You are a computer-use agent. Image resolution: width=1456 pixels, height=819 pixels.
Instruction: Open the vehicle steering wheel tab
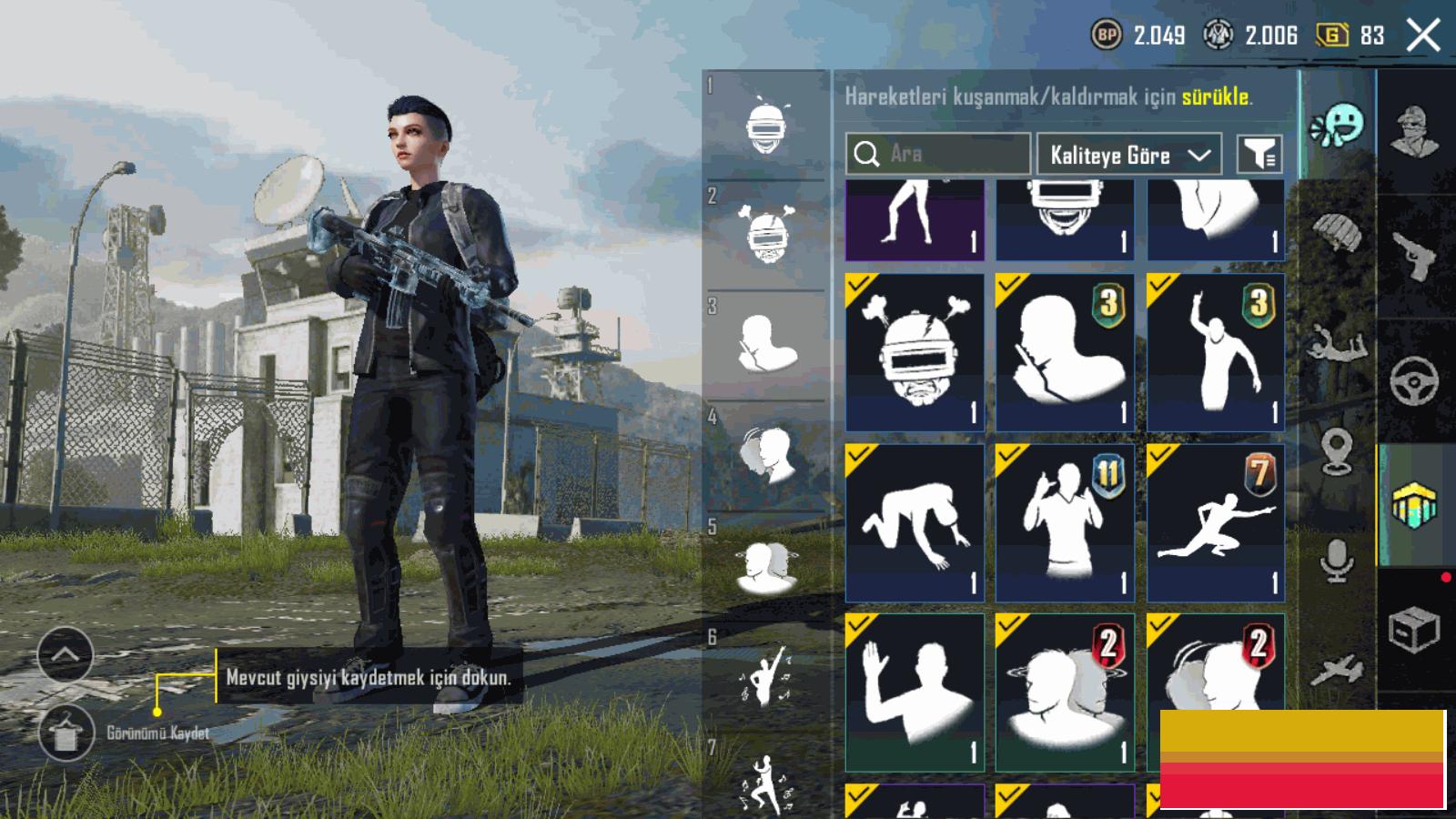pos(1414,380)
